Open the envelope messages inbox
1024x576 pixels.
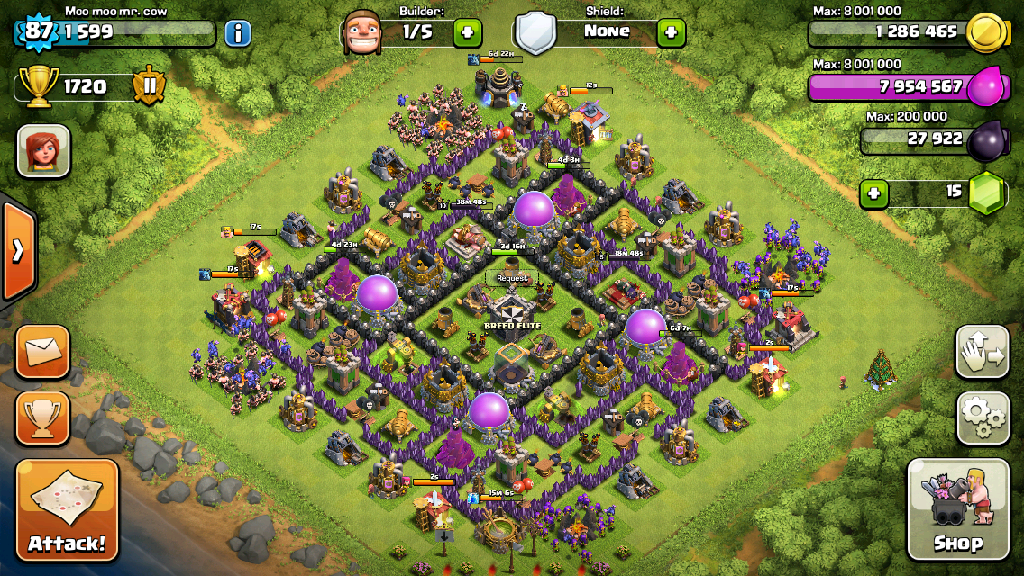tap(43, 352)
